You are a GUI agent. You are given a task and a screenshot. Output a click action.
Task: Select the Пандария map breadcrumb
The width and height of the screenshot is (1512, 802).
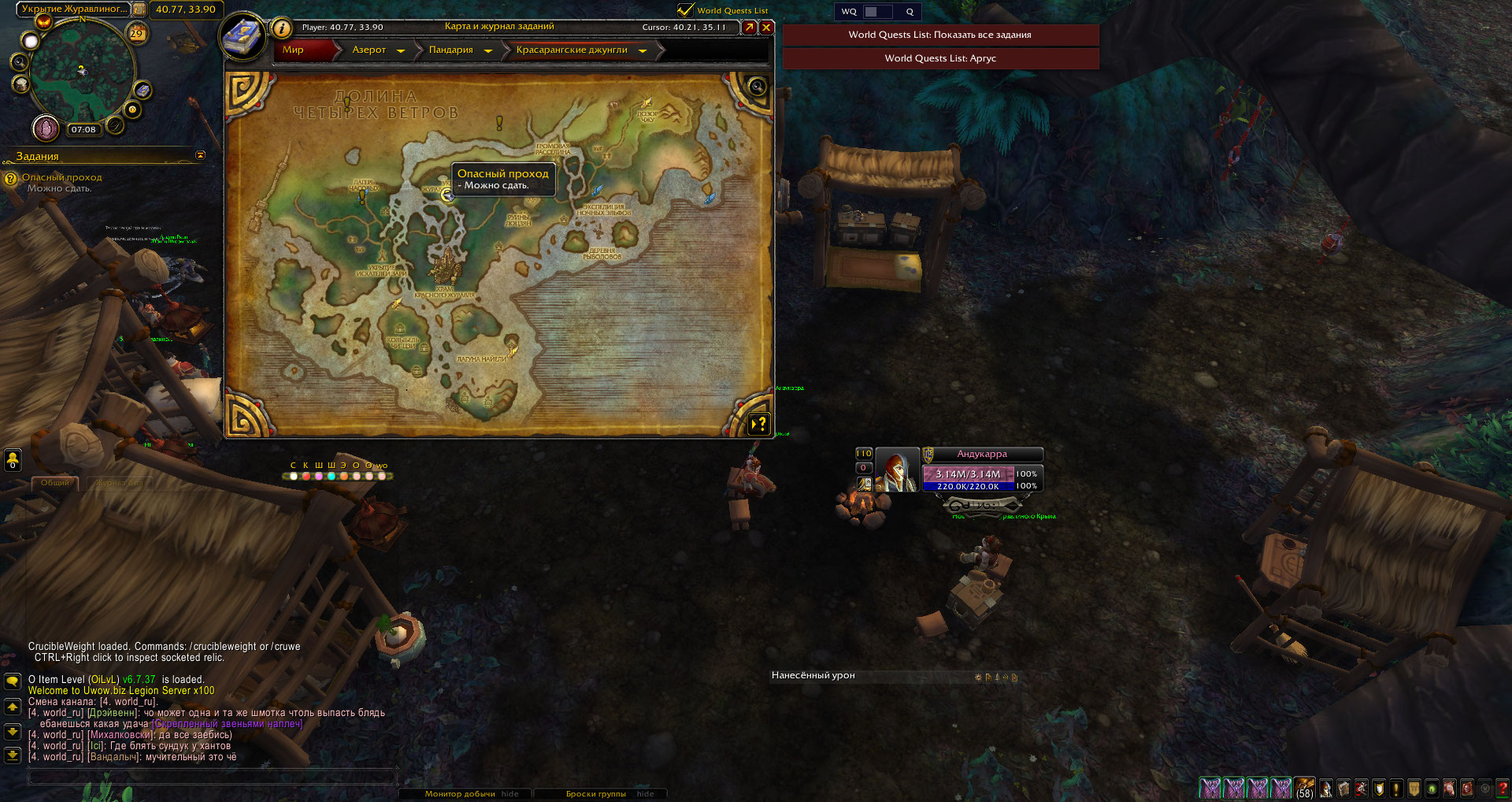[x=450, y=50]
